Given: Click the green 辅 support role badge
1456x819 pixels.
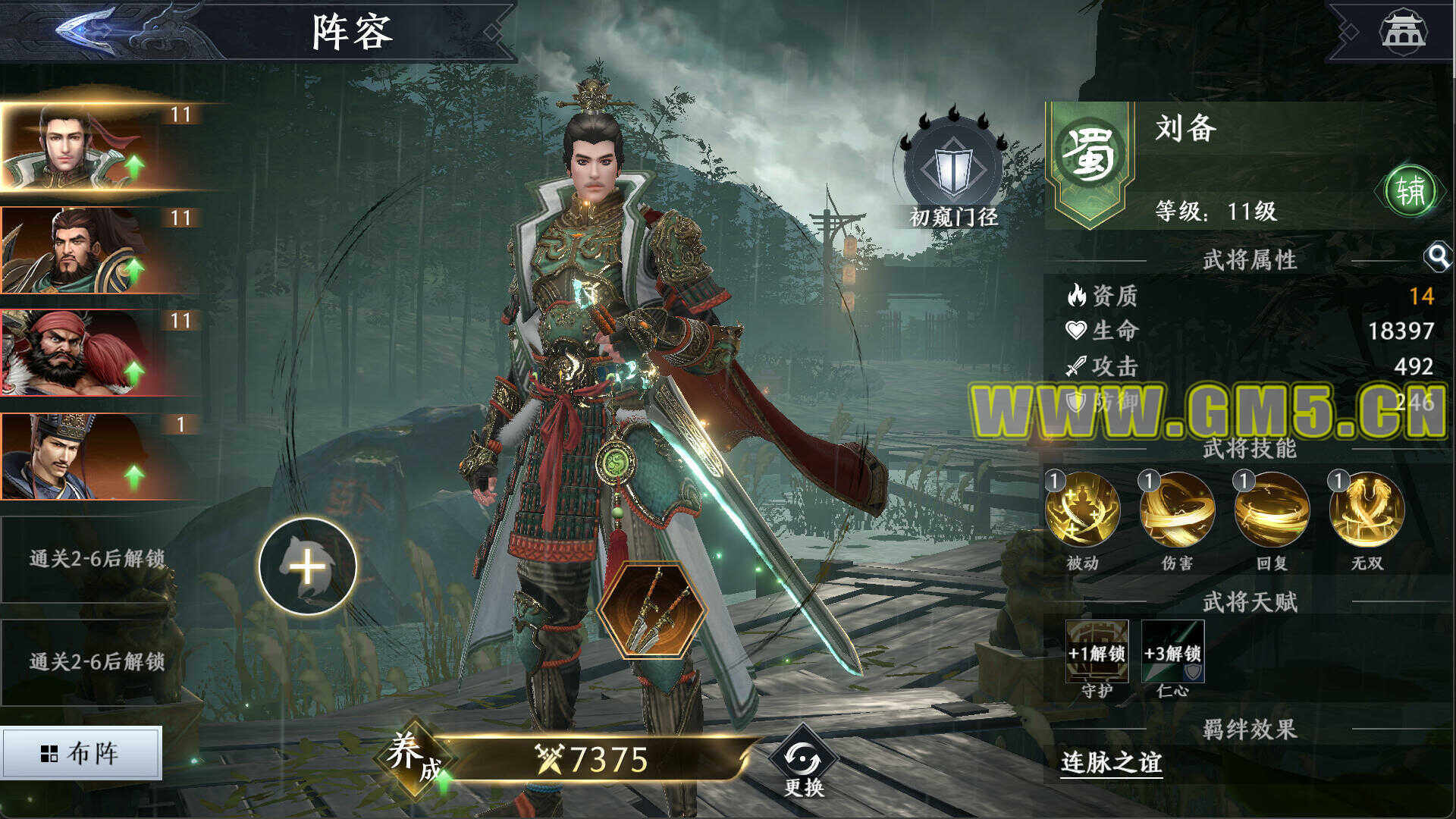Looking at the screenshot, I should (1410, 190).
